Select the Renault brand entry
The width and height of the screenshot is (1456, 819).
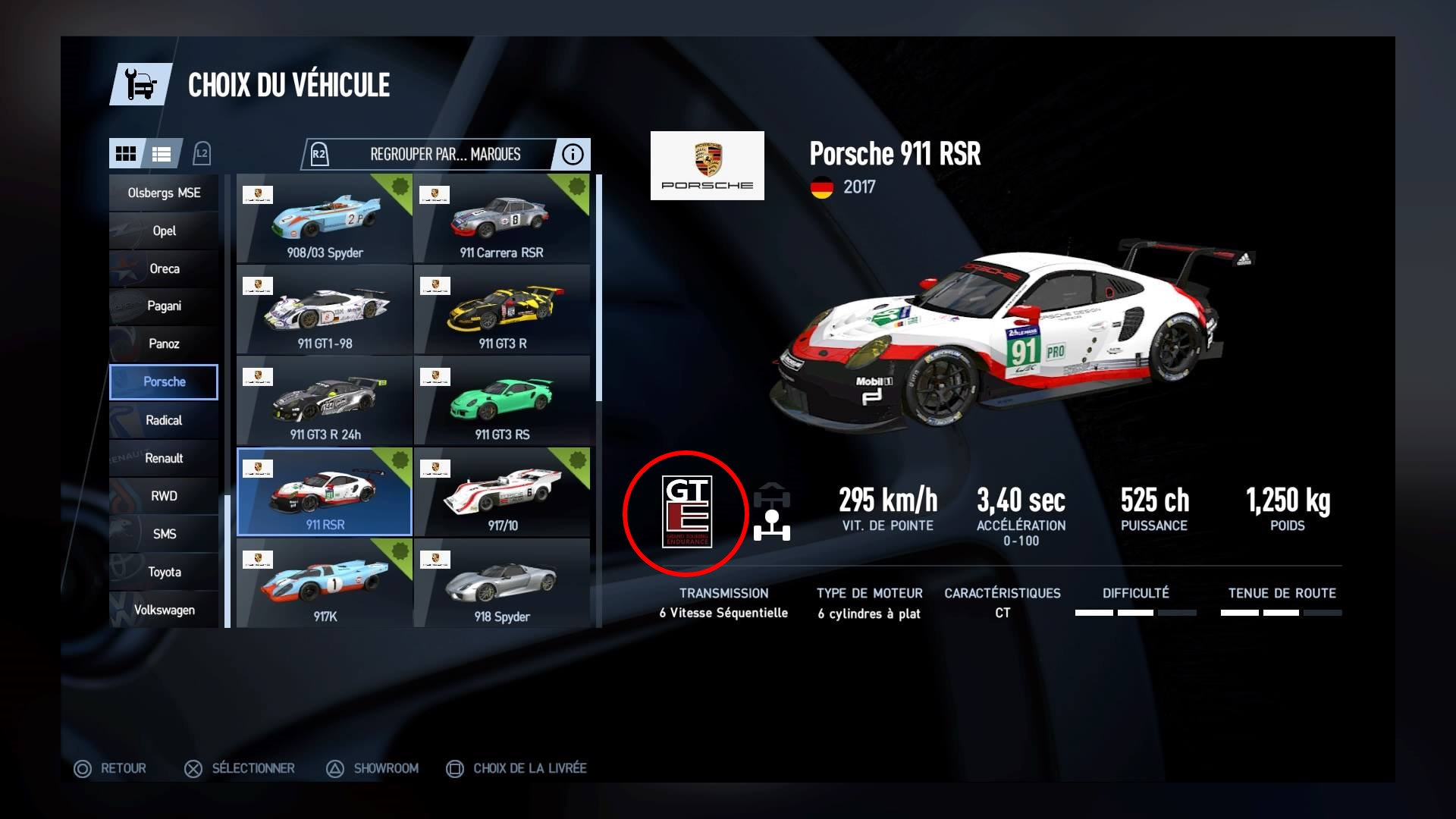164,458
